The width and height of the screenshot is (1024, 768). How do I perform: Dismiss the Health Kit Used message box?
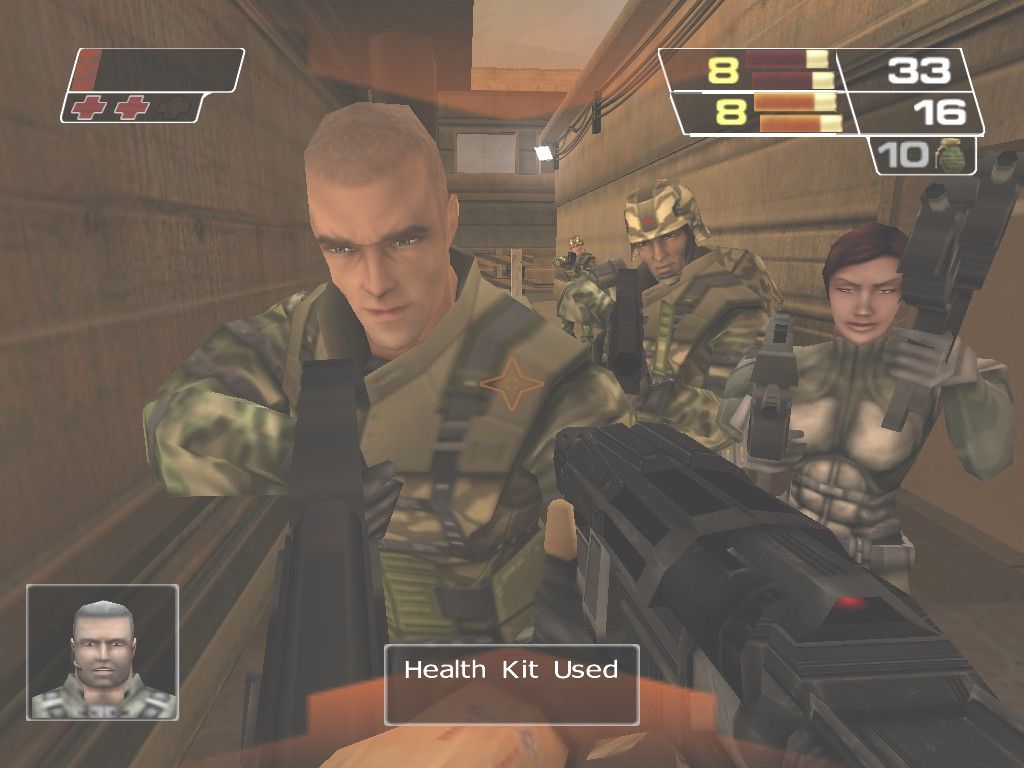[x=511, y=684]
